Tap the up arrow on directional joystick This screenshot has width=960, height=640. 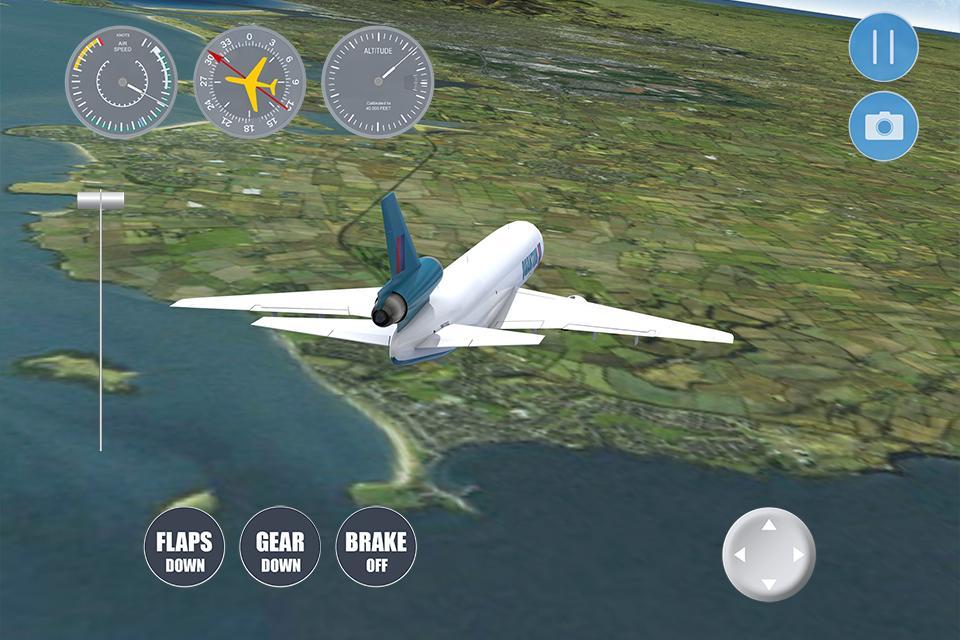(x=768, y=525)
